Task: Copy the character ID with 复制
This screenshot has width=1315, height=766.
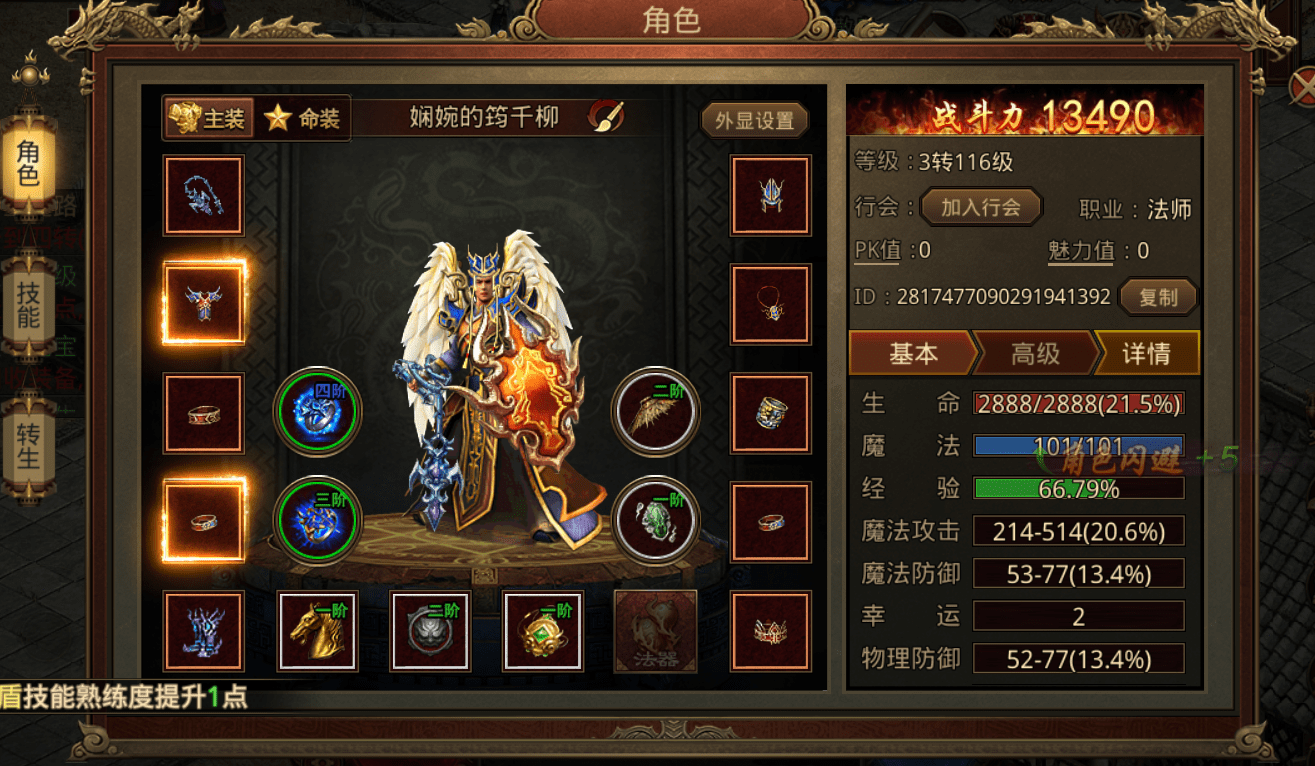Action: point(1158,297)
